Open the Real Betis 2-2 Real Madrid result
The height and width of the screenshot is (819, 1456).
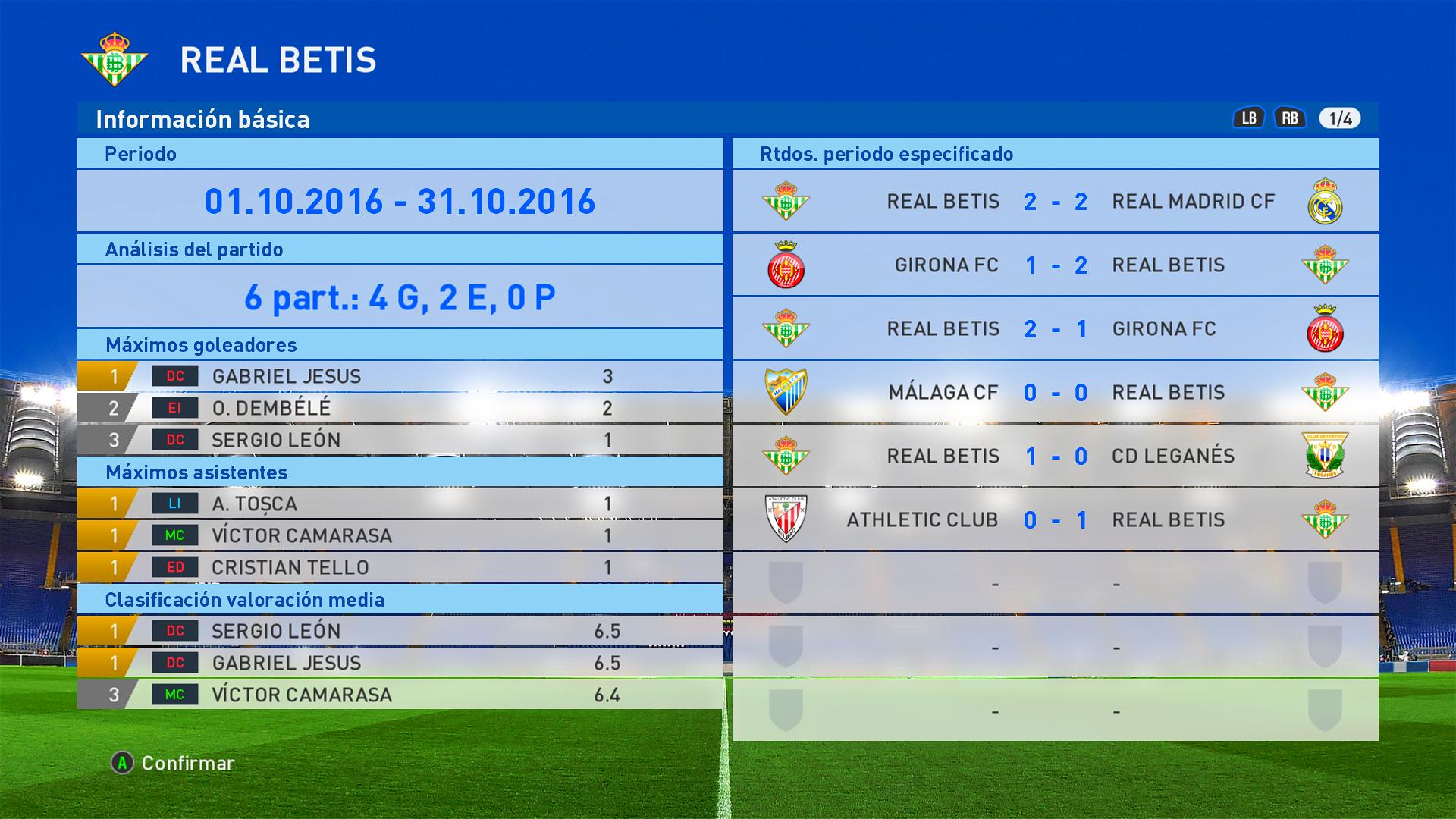coord(1055,201)
